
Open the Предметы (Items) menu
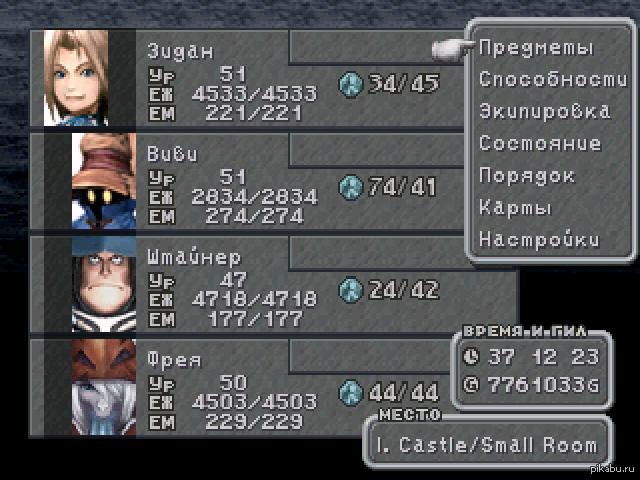[535, 47]
